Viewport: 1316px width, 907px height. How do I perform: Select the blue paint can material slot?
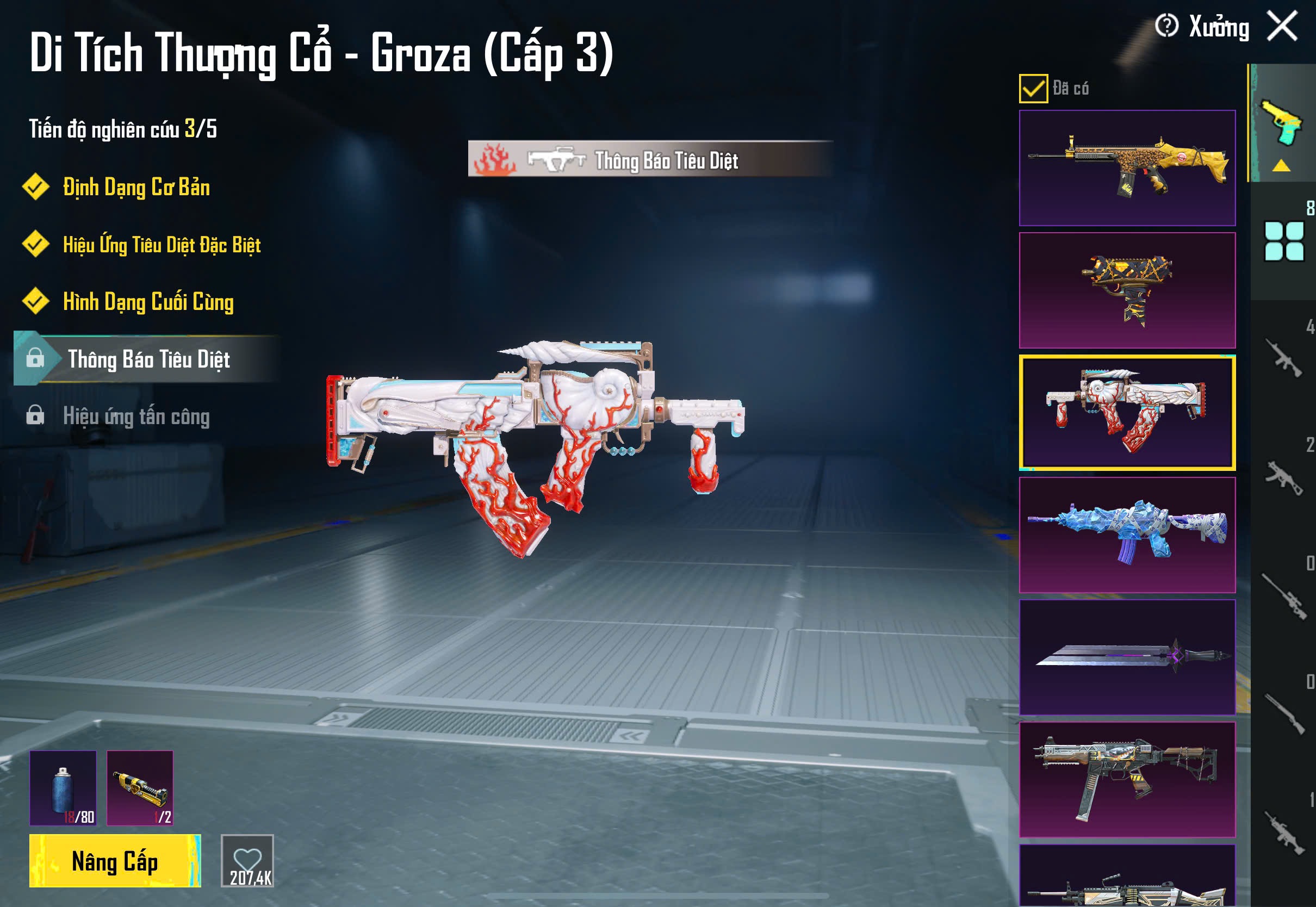[63, 788]
